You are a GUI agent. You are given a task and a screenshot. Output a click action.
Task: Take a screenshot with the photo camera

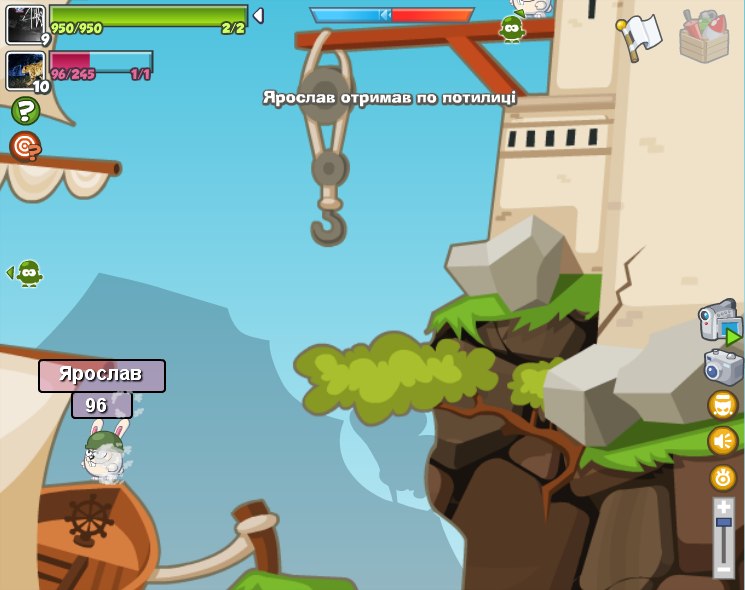tap(723, 367)
